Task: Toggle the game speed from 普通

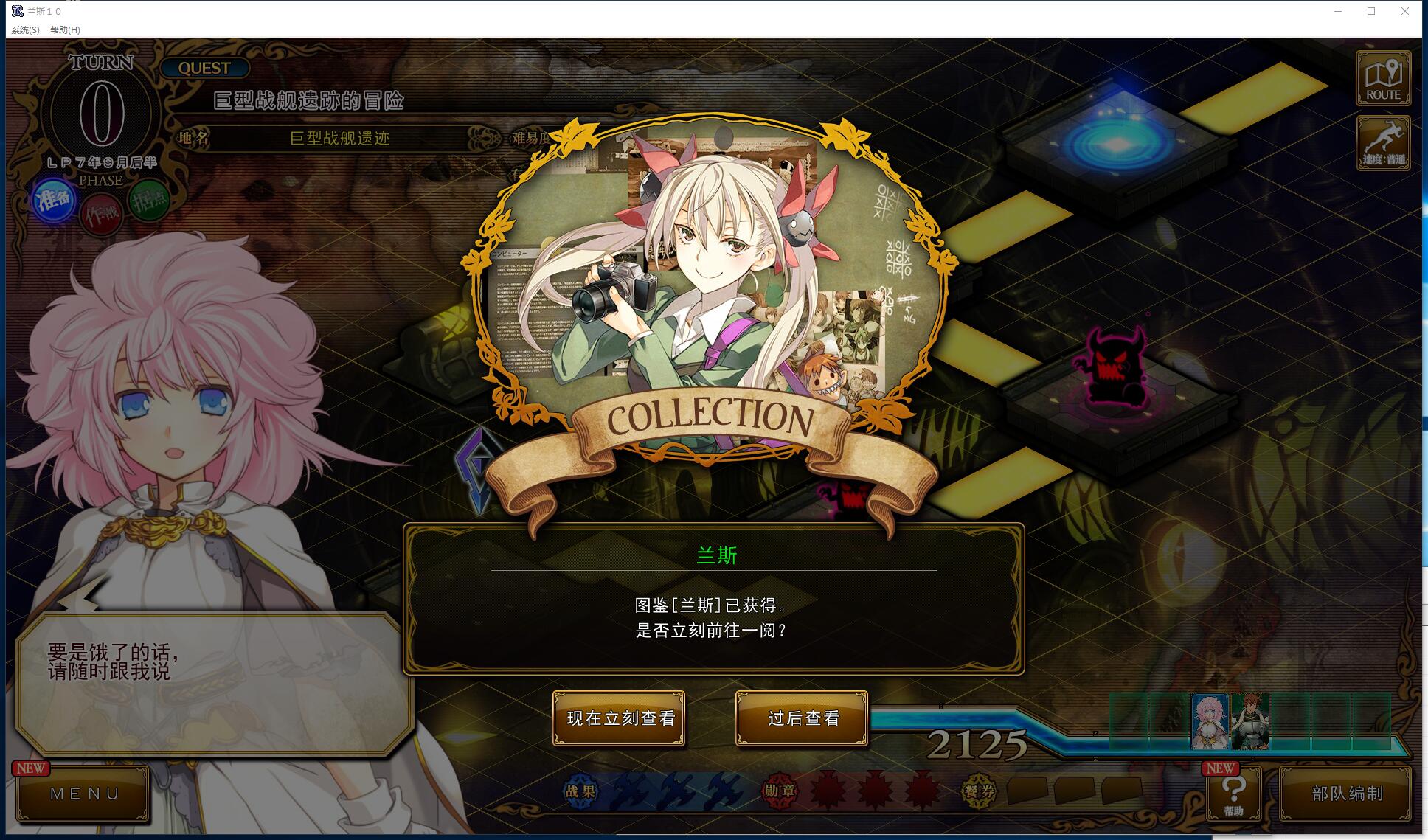Action: [1383, 143]
